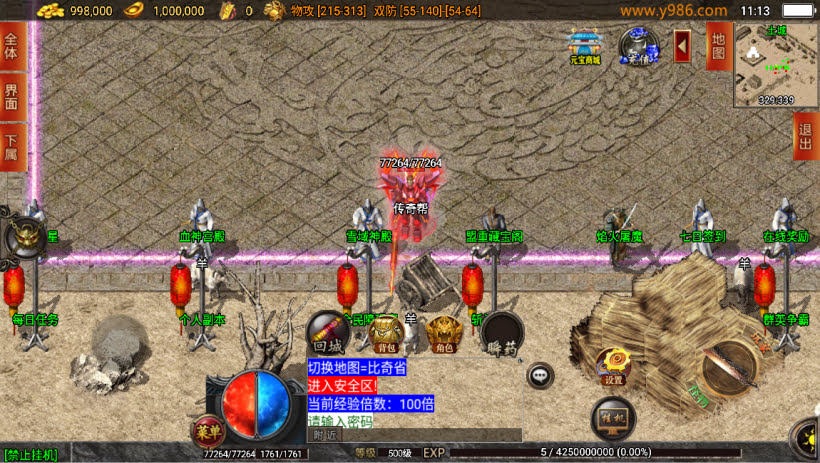Image resolution: width=820 pixels, height=463 pixels.
Task: Select the 界面 tab
Action: [11, 97]
